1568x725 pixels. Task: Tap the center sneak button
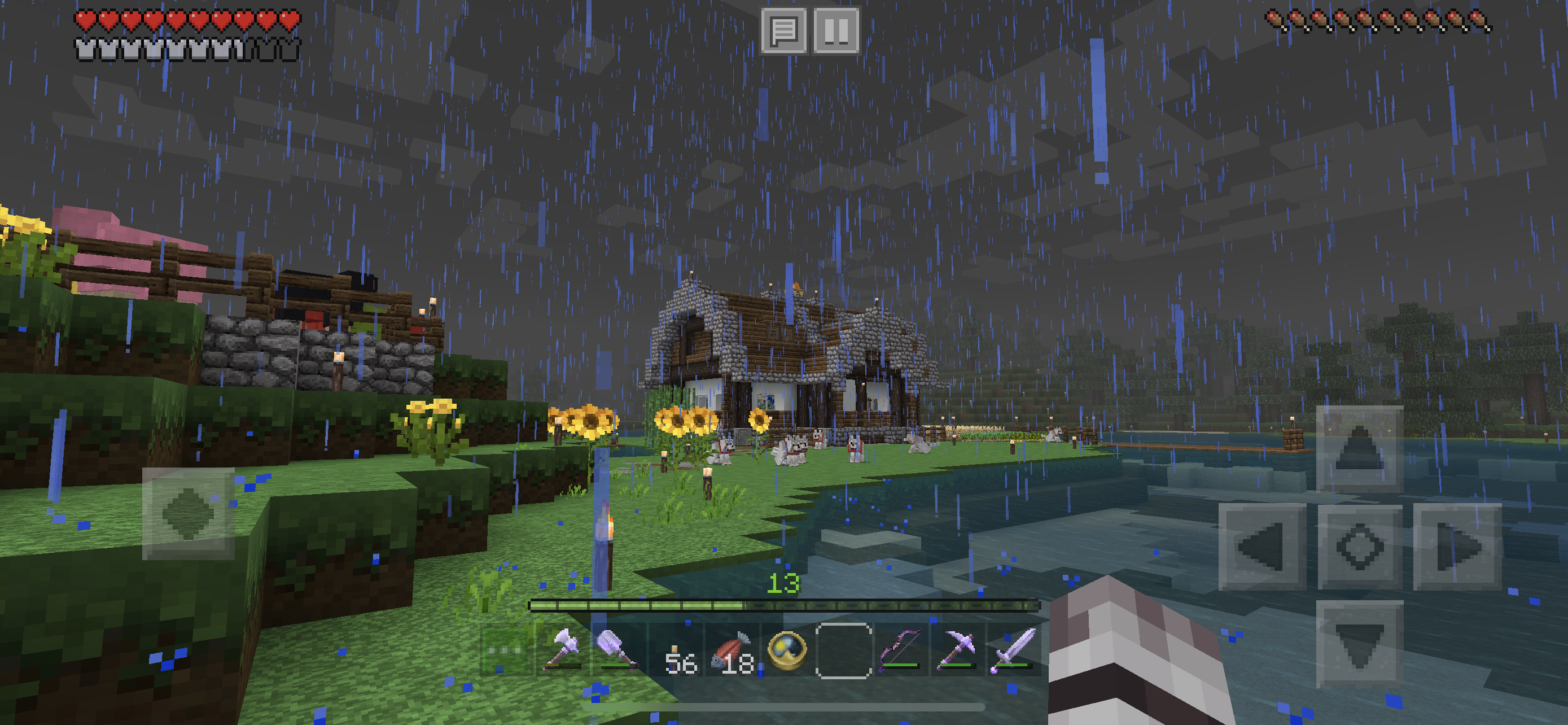1359,546
